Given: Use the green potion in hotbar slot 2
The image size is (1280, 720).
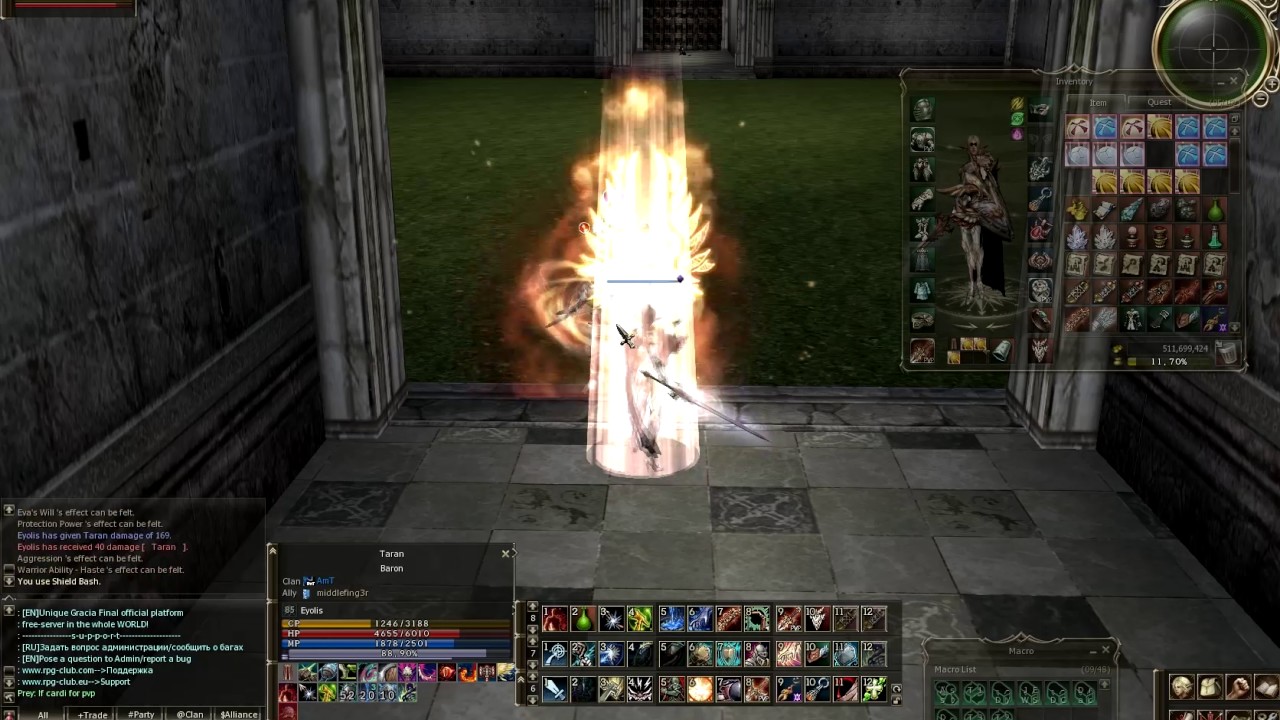Looking at the screenshot, I should point(582,620).
